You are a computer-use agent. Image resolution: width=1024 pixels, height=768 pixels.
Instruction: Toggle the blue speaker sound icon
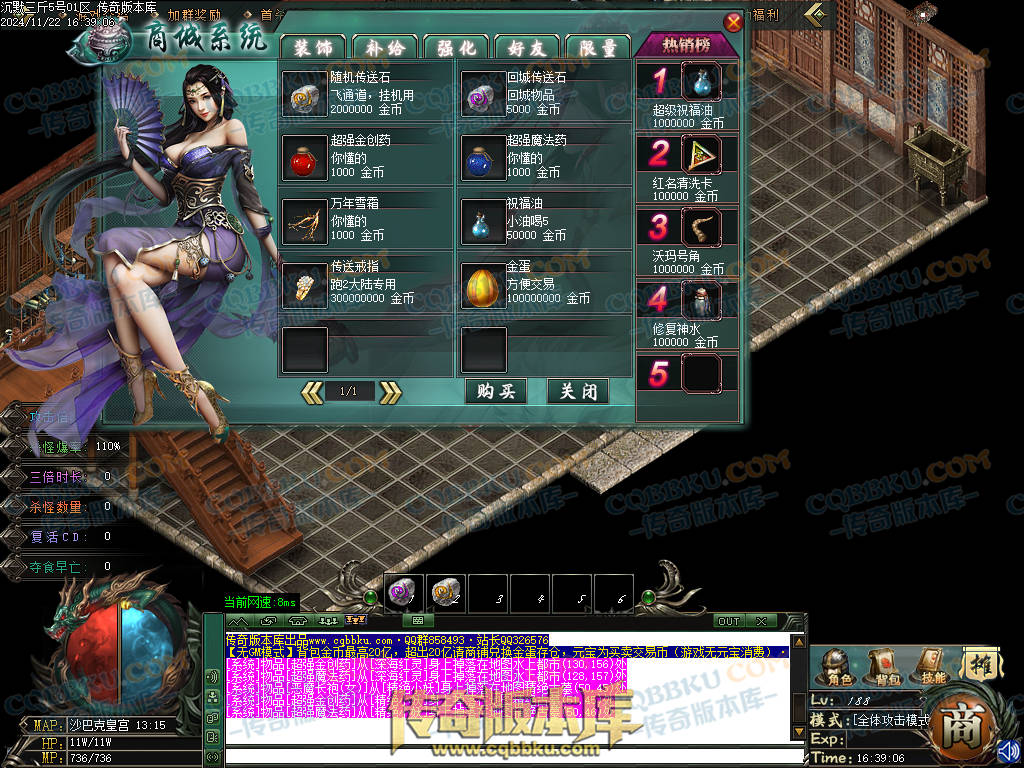pos(1008,750)
